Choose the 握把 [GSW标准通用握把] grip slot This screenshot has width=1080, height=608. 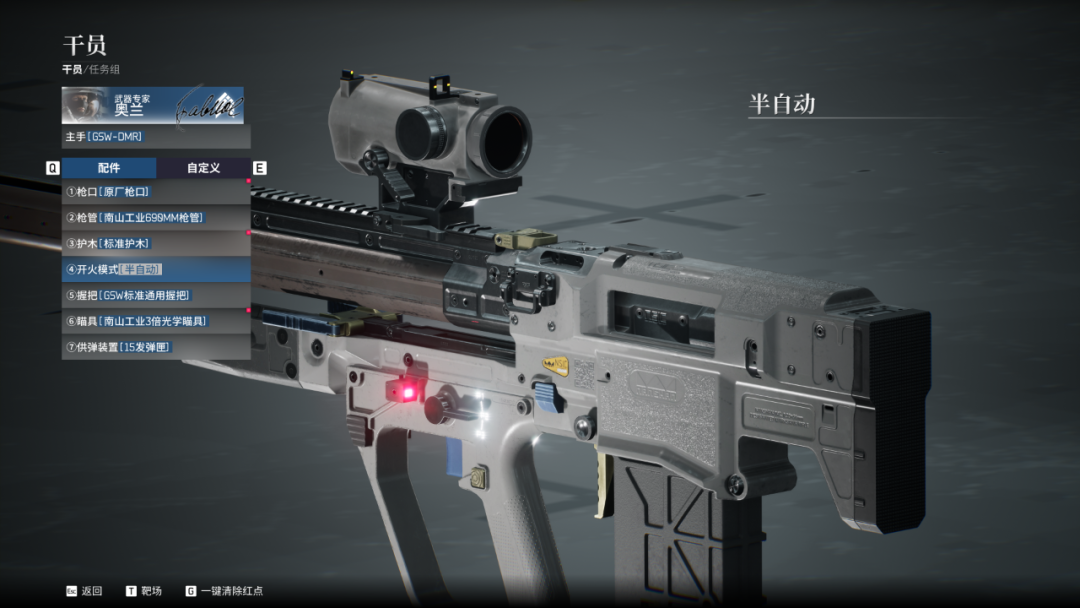(x=155, y=295)
